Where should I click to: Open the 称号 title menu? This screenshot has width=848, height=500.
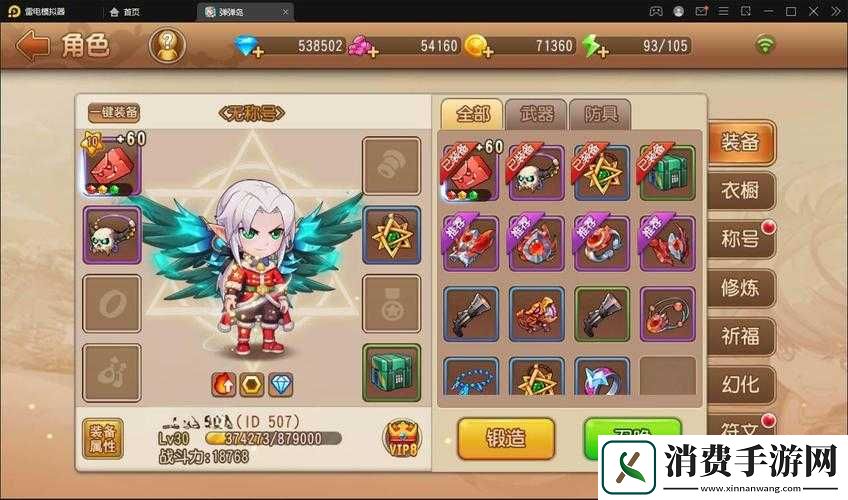(x=740, y=239)
